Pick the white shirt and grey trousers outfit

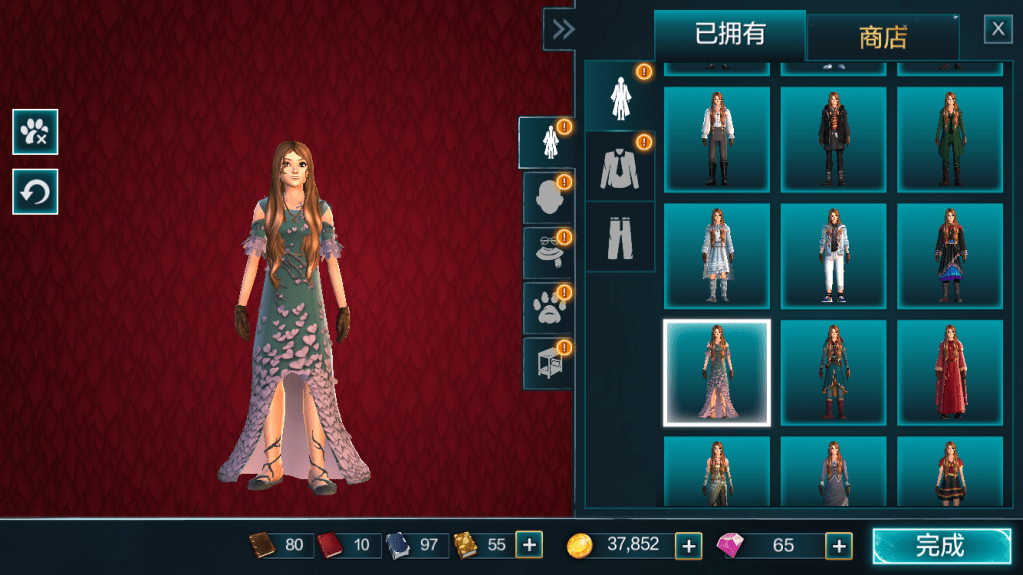[716, 139]
